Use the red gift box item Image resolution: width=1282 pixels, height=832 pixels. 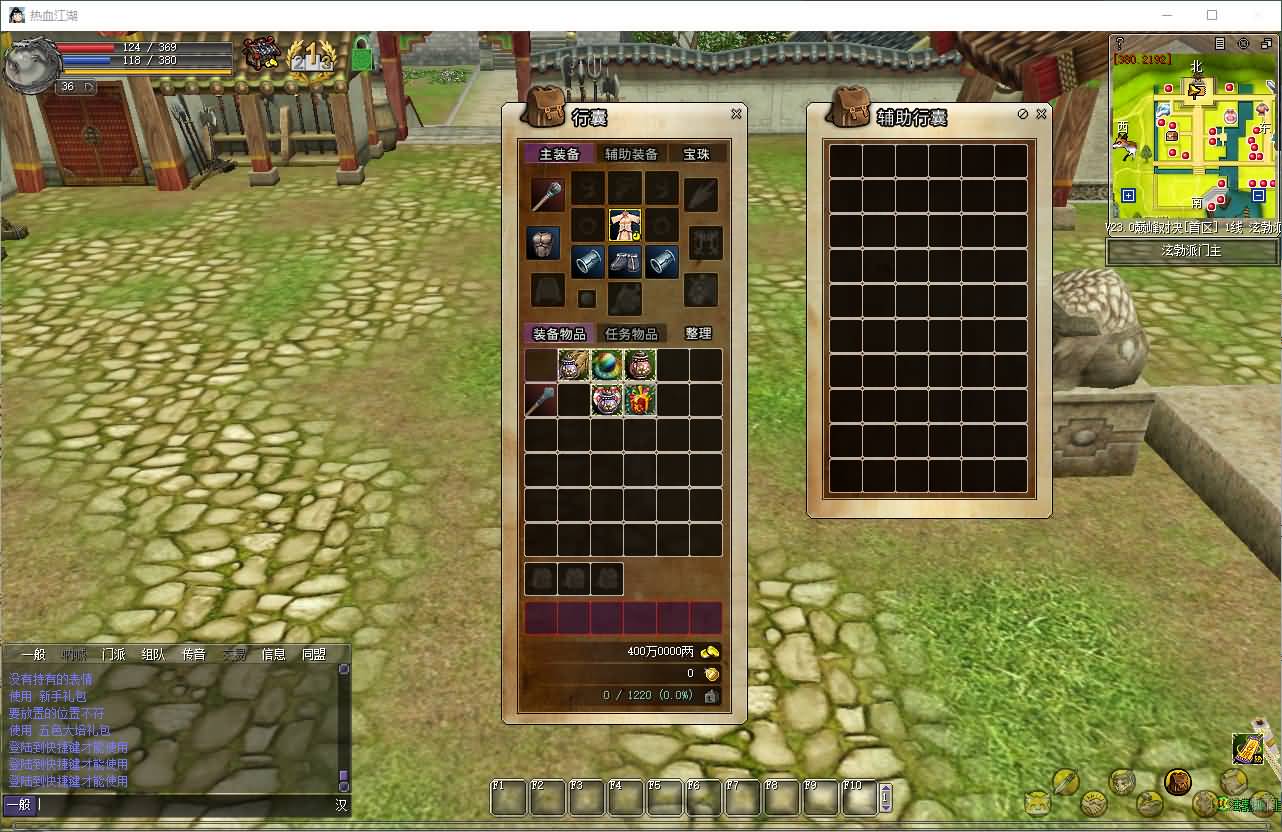pyautogui.click(x=640, y=400)
